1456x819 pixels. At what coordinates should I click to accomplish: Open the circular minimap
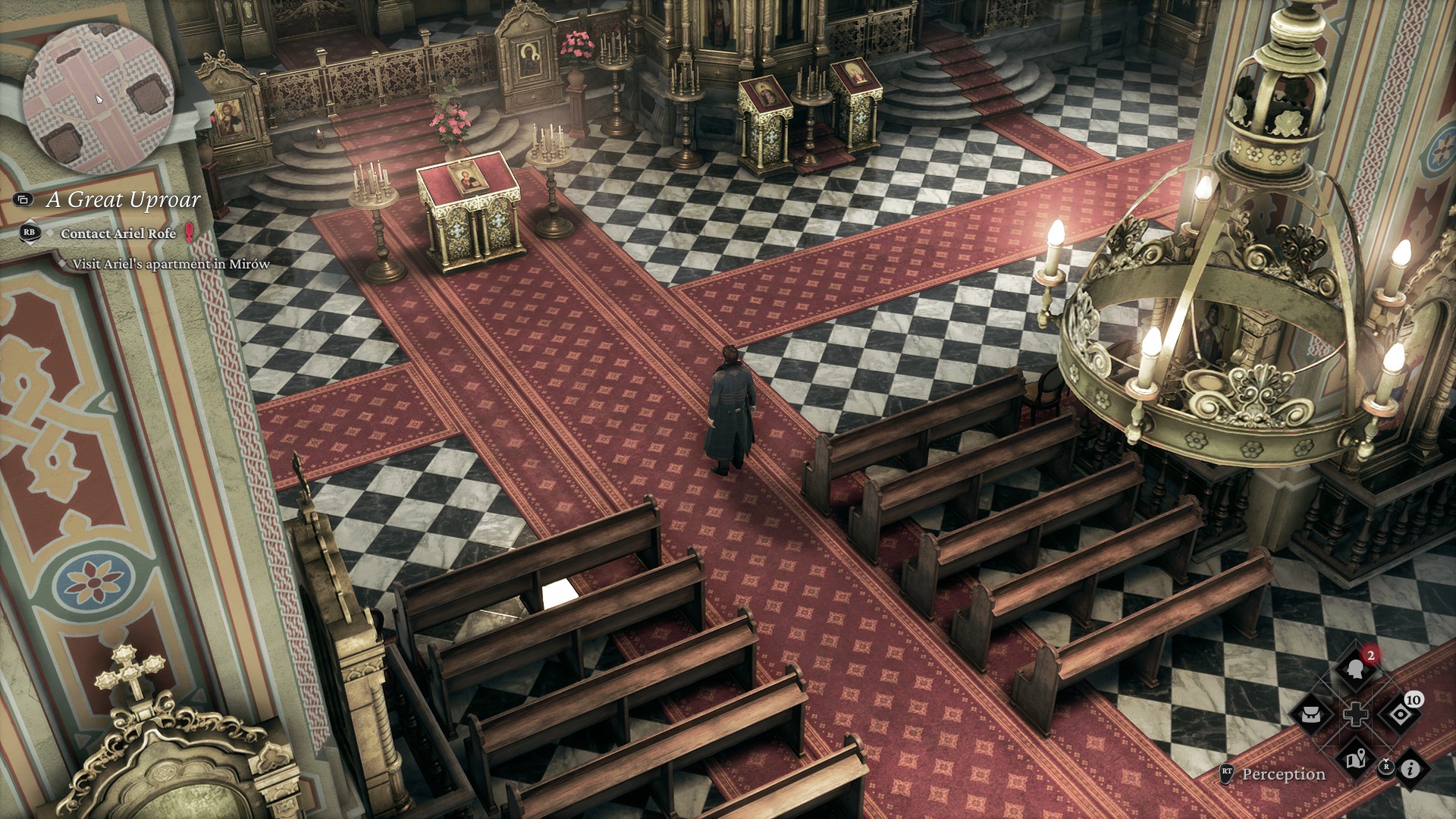coord(99,99)
